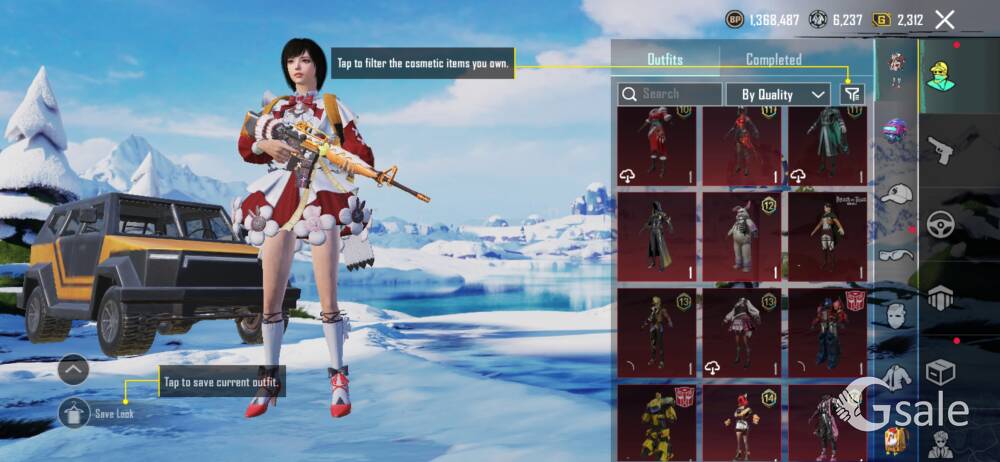The width and height of the screenshot is (1000, 462).
Task: Select the Optimus Prime robot outfit
Action: 827,332
